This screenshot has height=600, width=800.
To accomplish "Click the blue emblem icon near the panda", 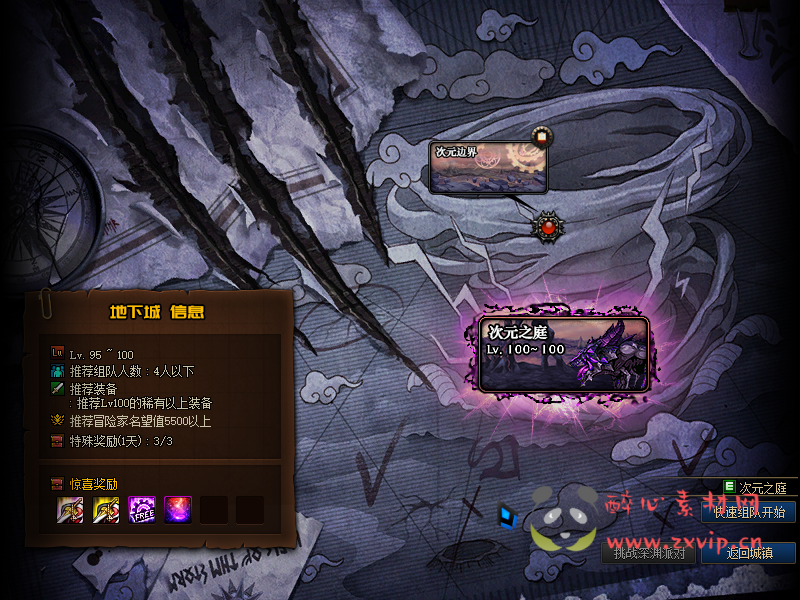I will [510, 516].
